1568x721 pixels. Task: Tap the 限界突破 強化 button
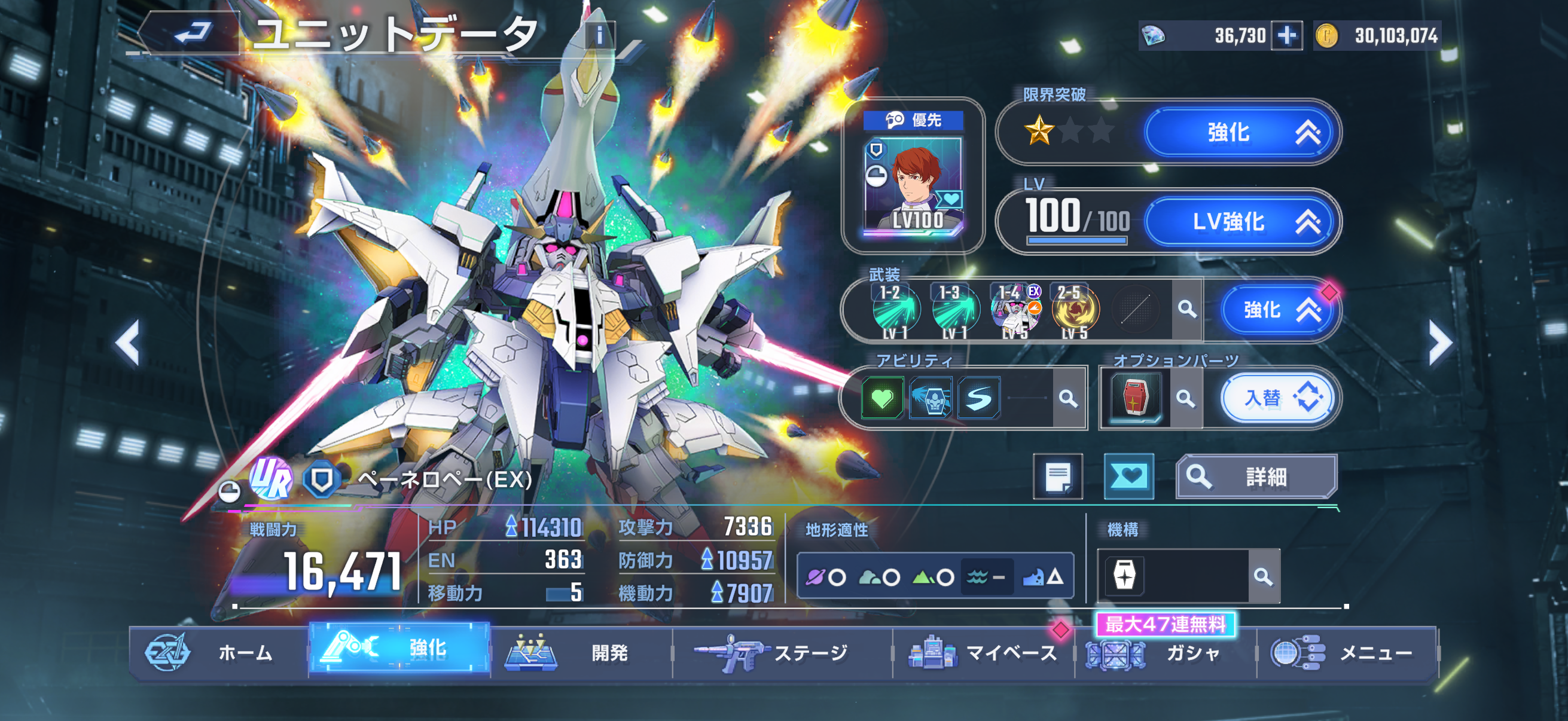(1241, 132)
